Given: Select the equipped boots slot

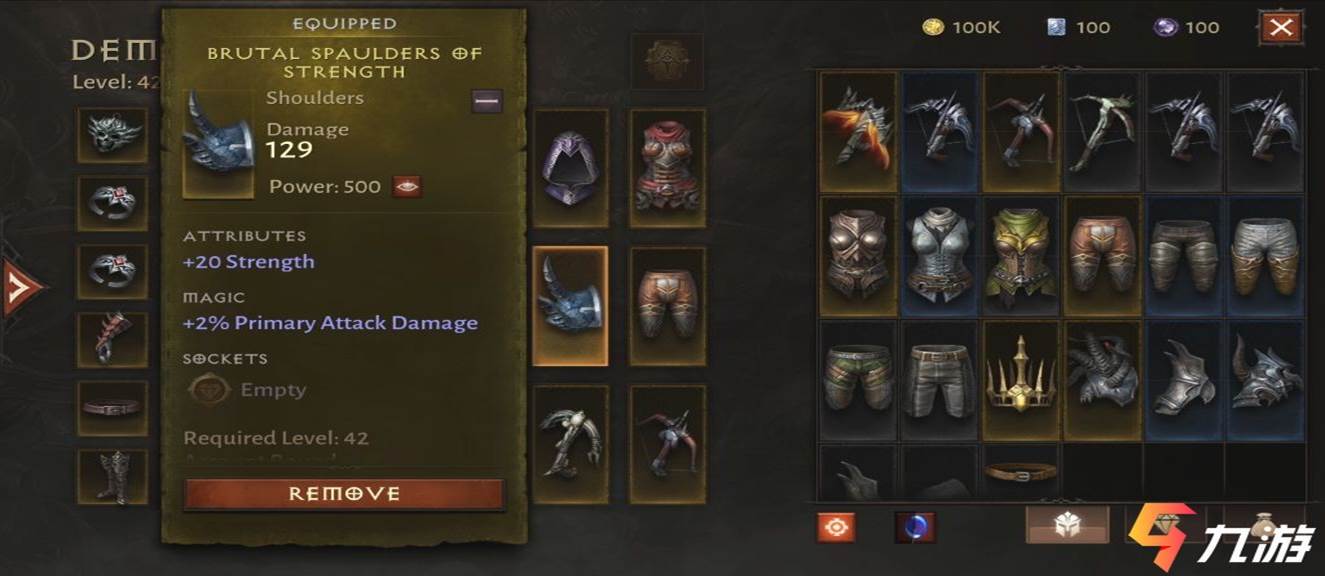Looking at the screenshot, I should point(112,476).
